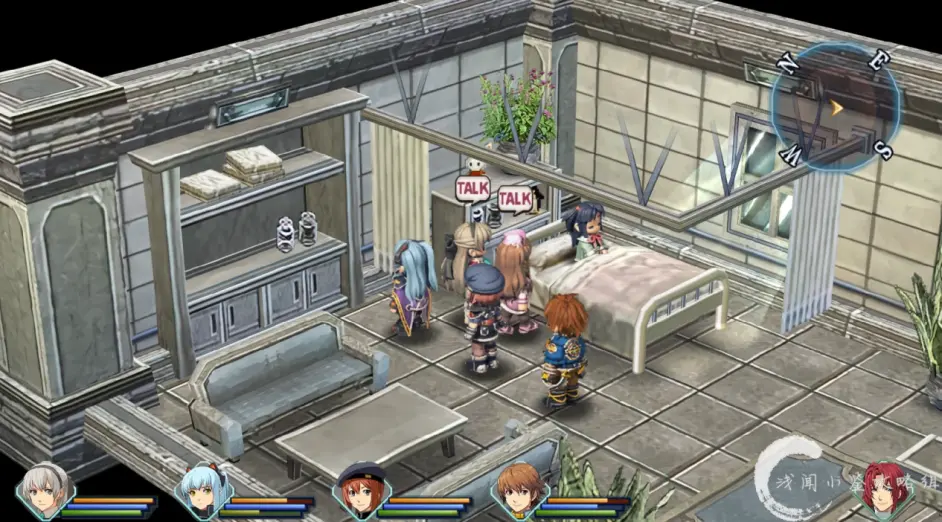Click the TALK bubble above the blonde character
942x522 pixels.
click(472, 187)
